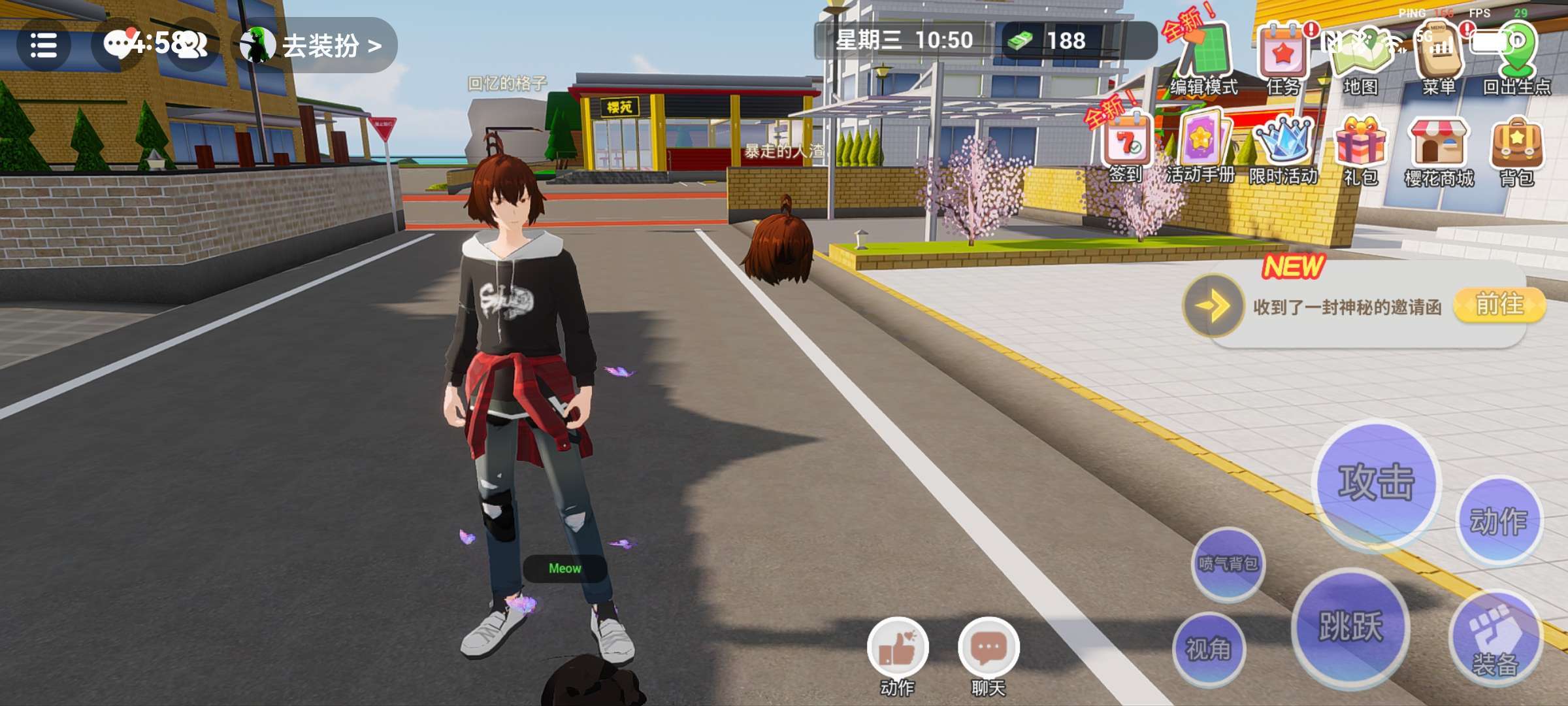Screen dimensions: 1568x706
Task: Open the 礼包 gift pack
Action: [x=1361, y=147]
